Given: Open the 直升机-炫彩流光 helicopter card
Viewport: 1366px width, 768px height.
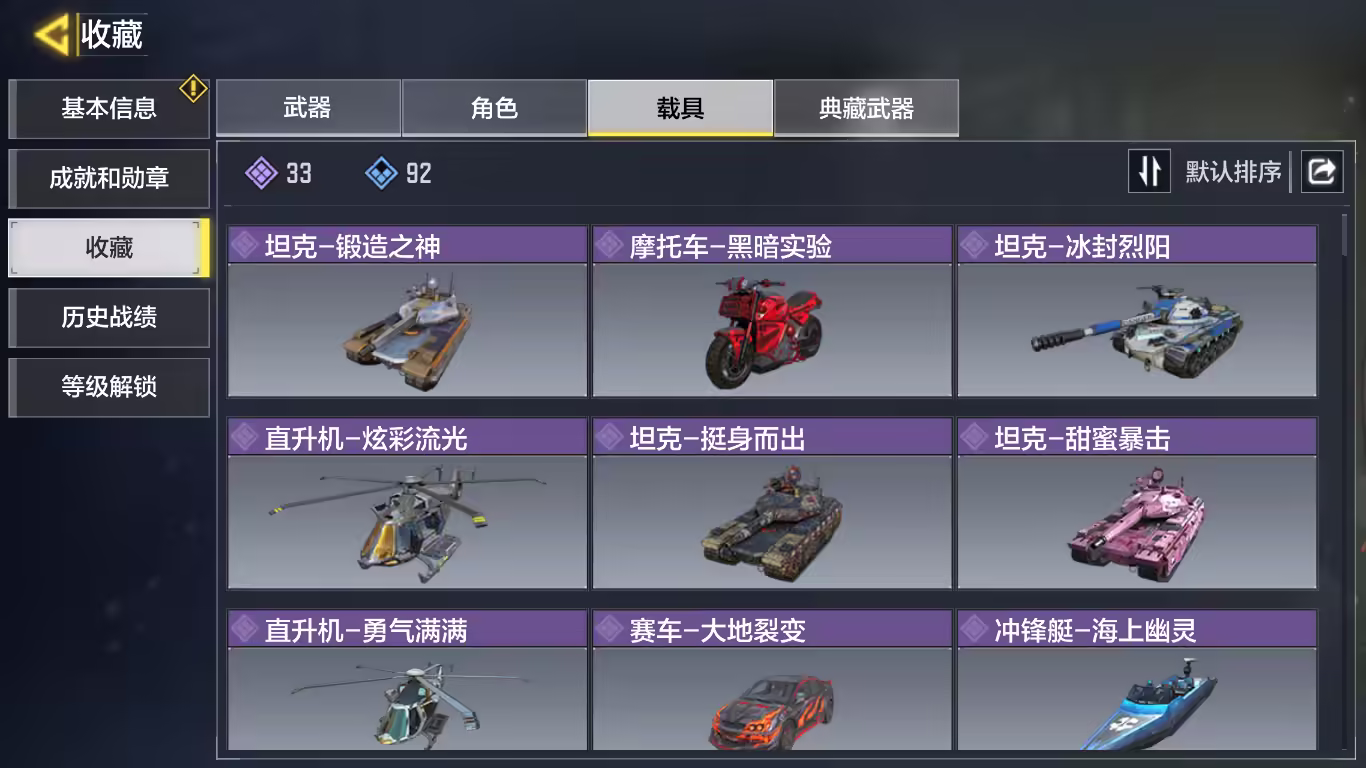Looking at the screenshot, I should (407, 504).
